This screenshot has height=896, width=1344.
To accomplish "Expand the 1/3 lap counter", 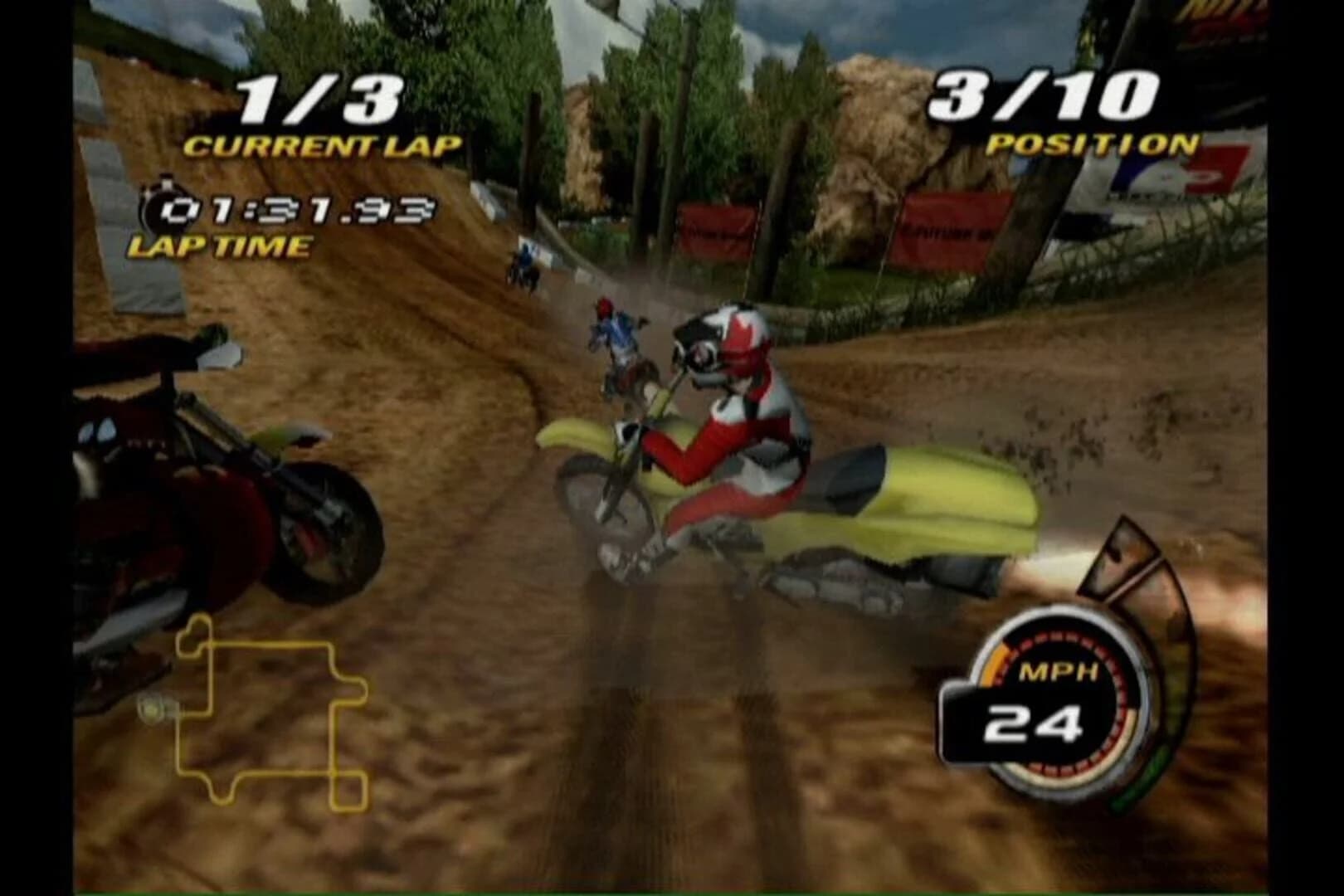I will coord(321,100).
